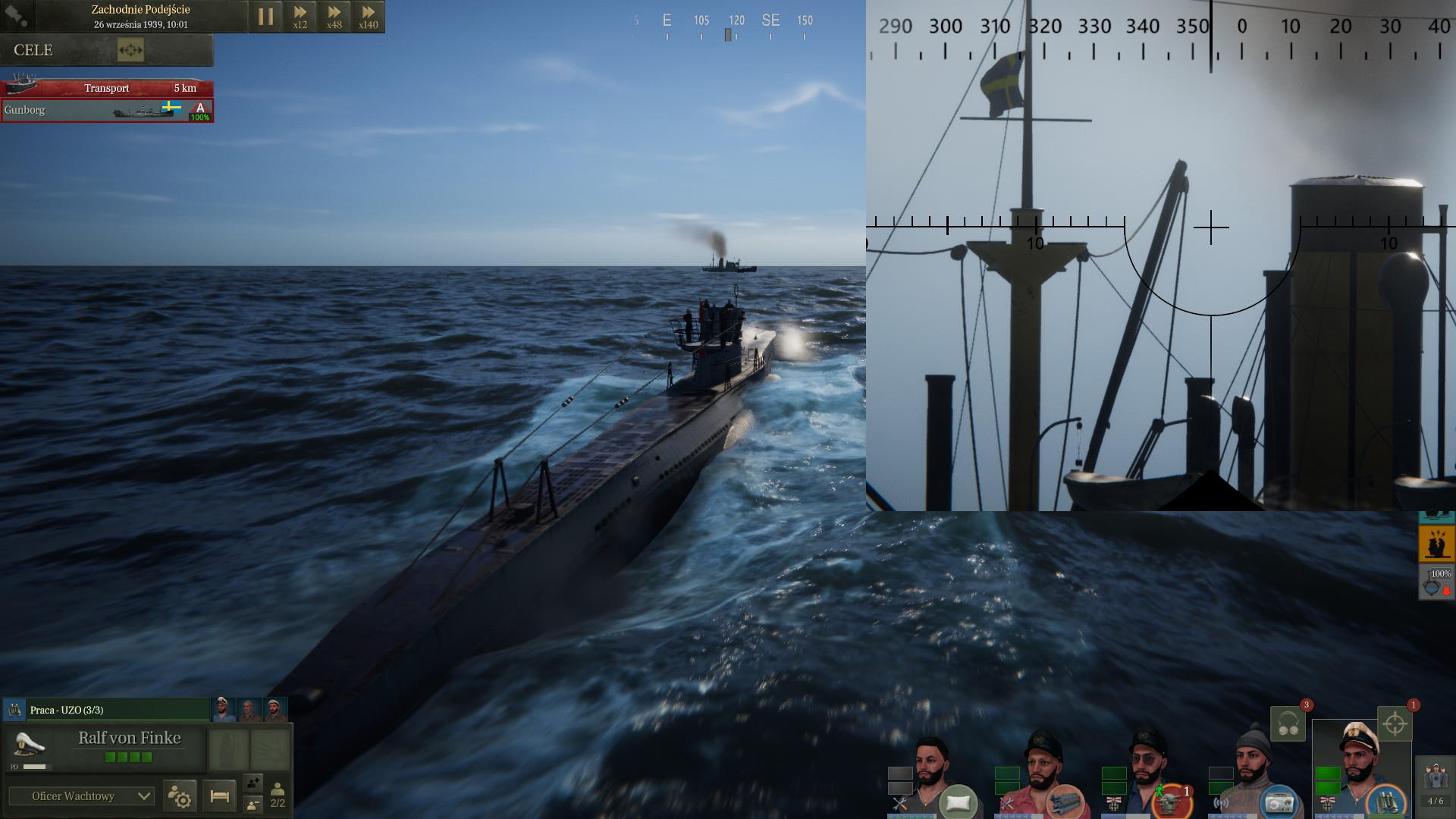The width and height of the screenshot is (1456, 819).
Task: Open the crosshair targeting notification icon
Action: pyautogui.click(x=1394, y=723)
